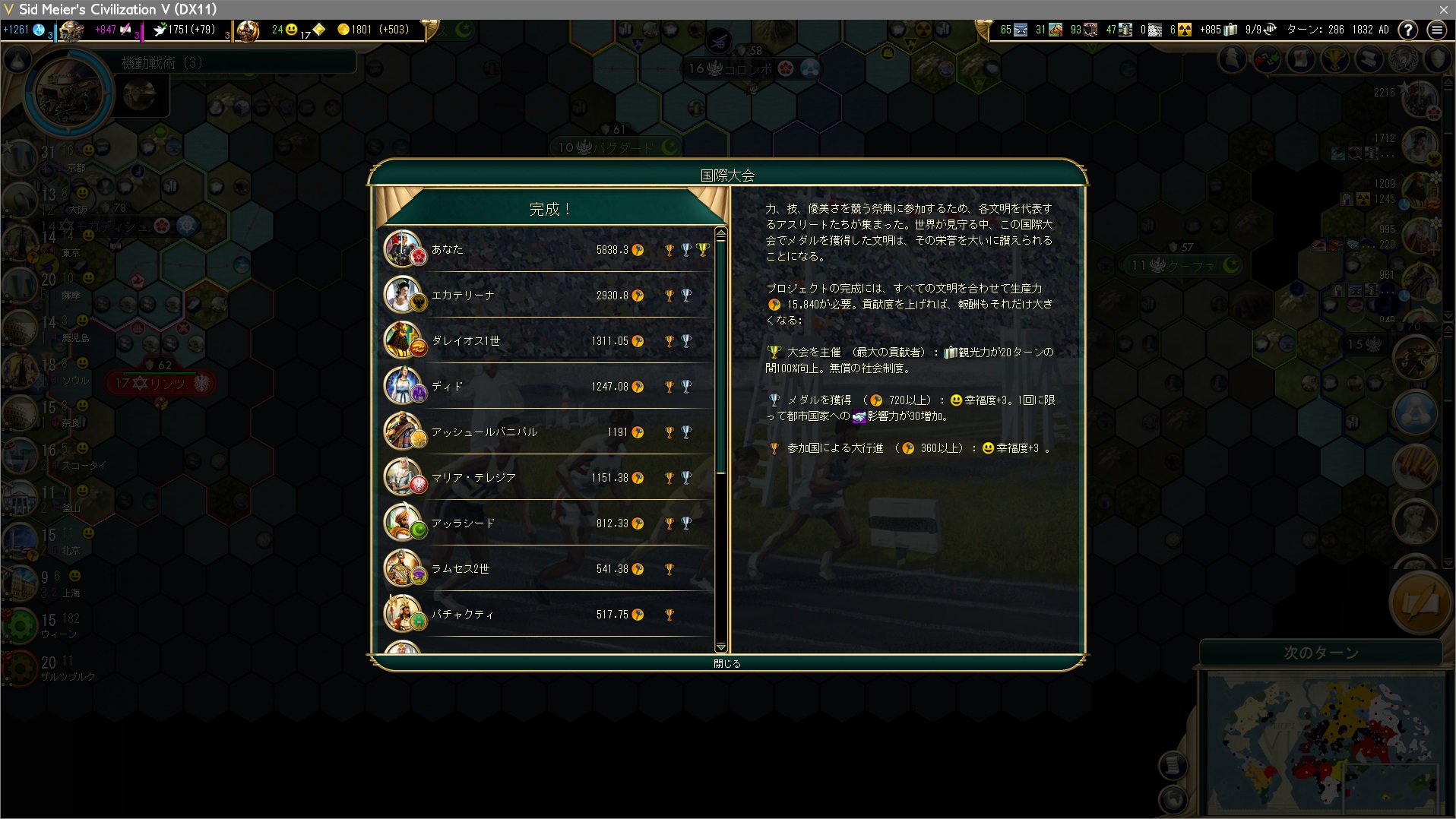Select the アッシュールバニパル contributor row

click(x=547, y=432)
